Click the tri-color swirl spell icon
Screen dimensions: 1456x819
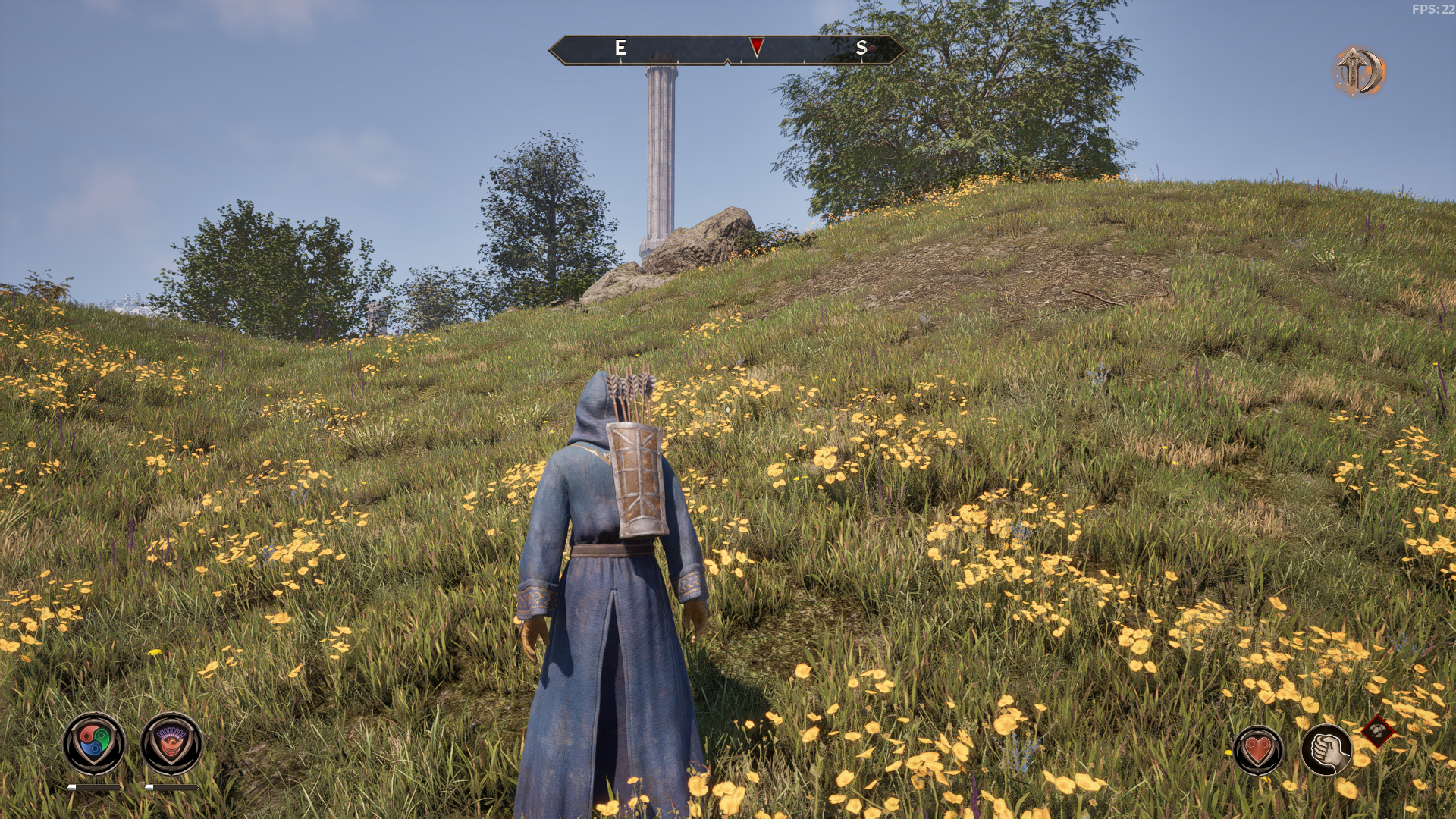94,742
